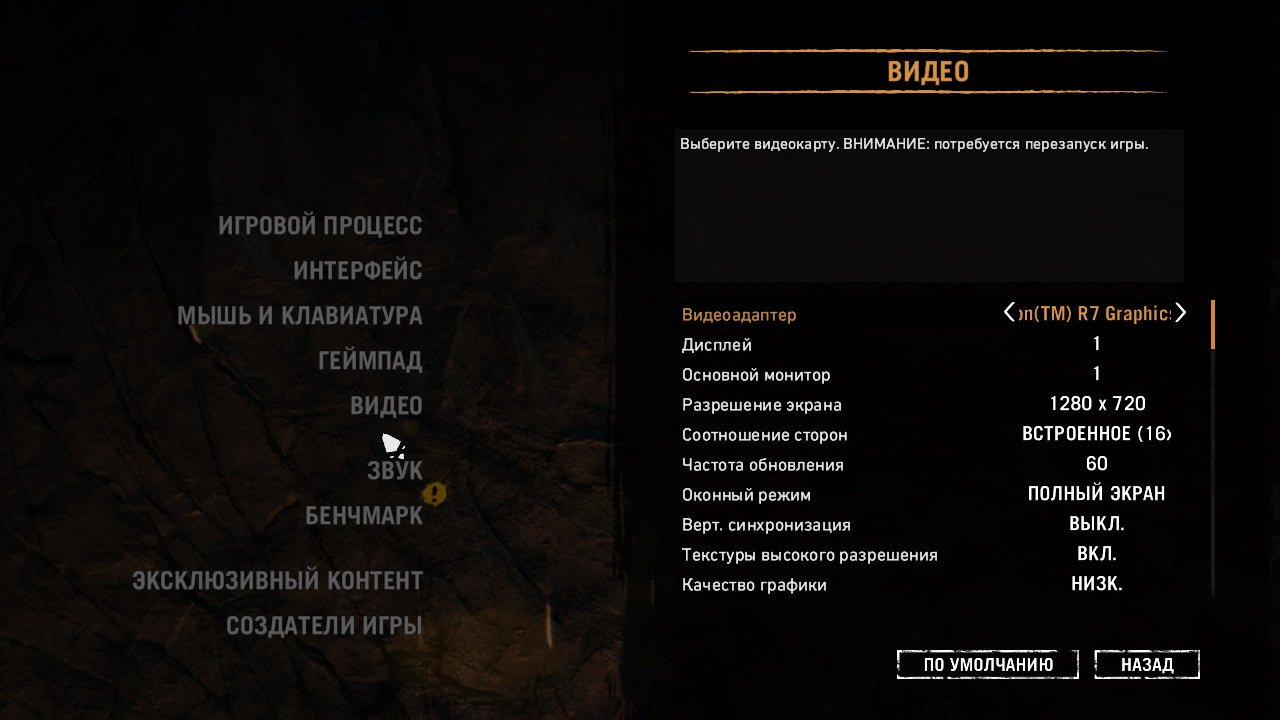This screenshot has width=1280, height=720.
Task: Select the ИНТЕРФЕЙС menu entry
Action: point(357,271)
